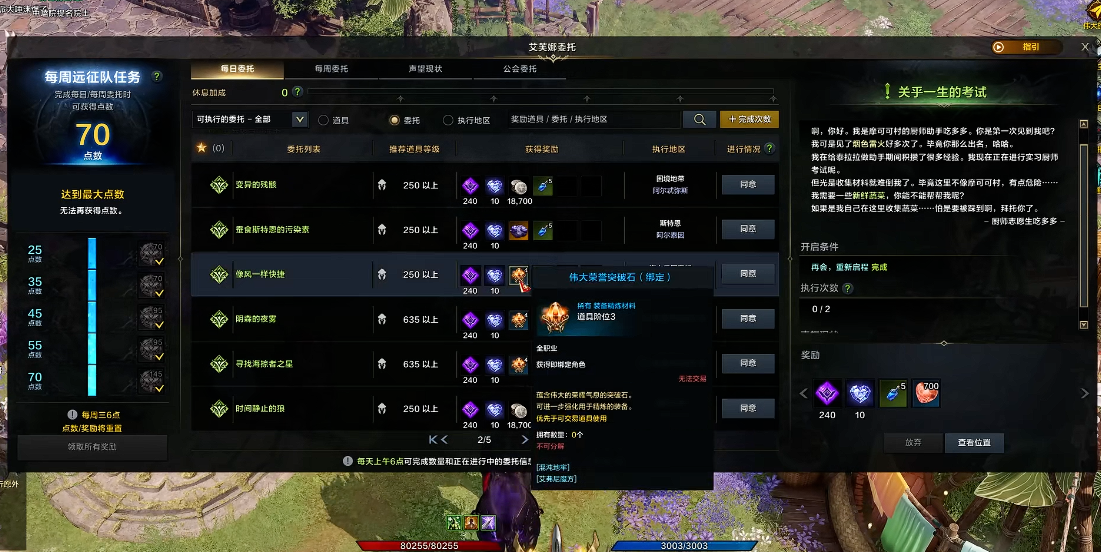Click the magnifying glass search button
This screenshot has width=1101, height=552.
[698, 119]
